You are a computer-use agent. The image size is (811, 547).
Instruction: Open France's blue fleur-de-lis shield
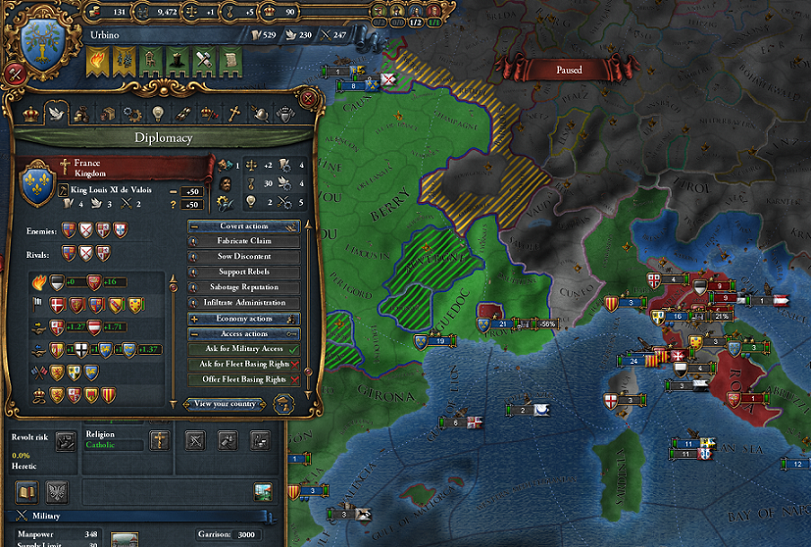click(x=37, y=184)
